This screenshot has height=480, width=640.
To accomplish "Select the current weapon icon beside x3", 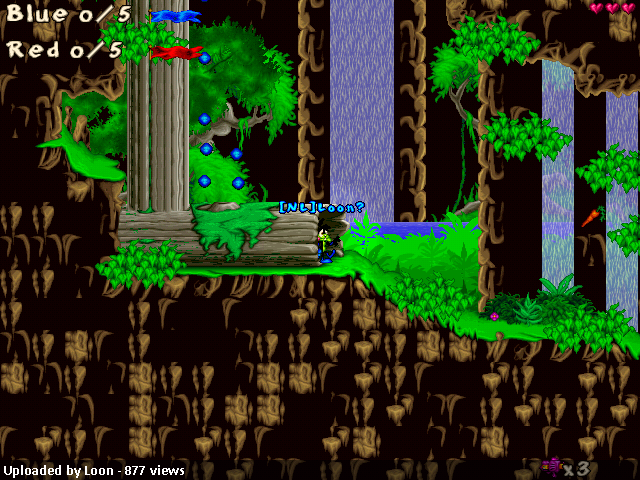I will click(x=551, y=465).
